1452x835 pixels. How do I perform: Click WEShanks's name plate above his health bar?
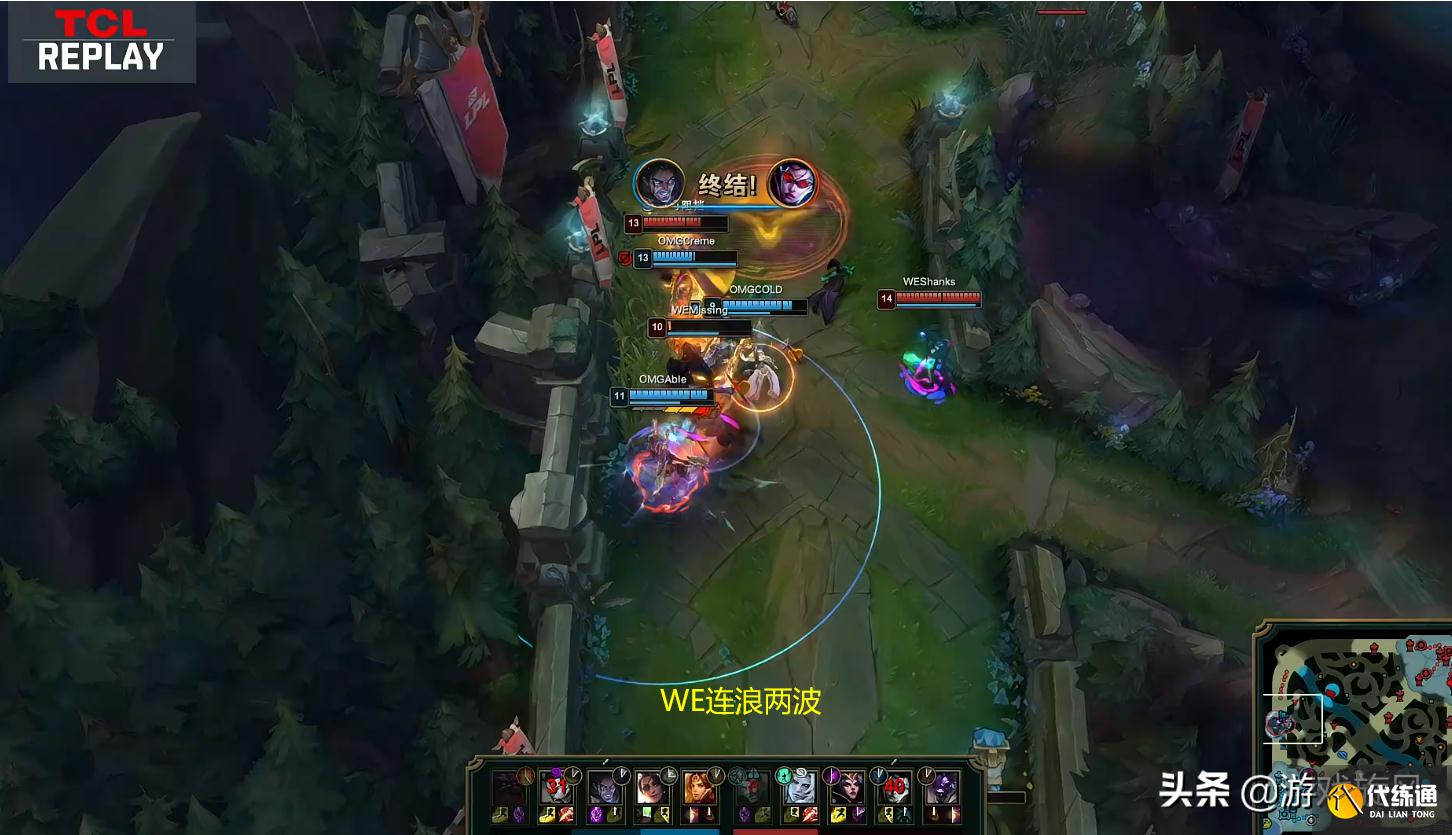point(928,281)
